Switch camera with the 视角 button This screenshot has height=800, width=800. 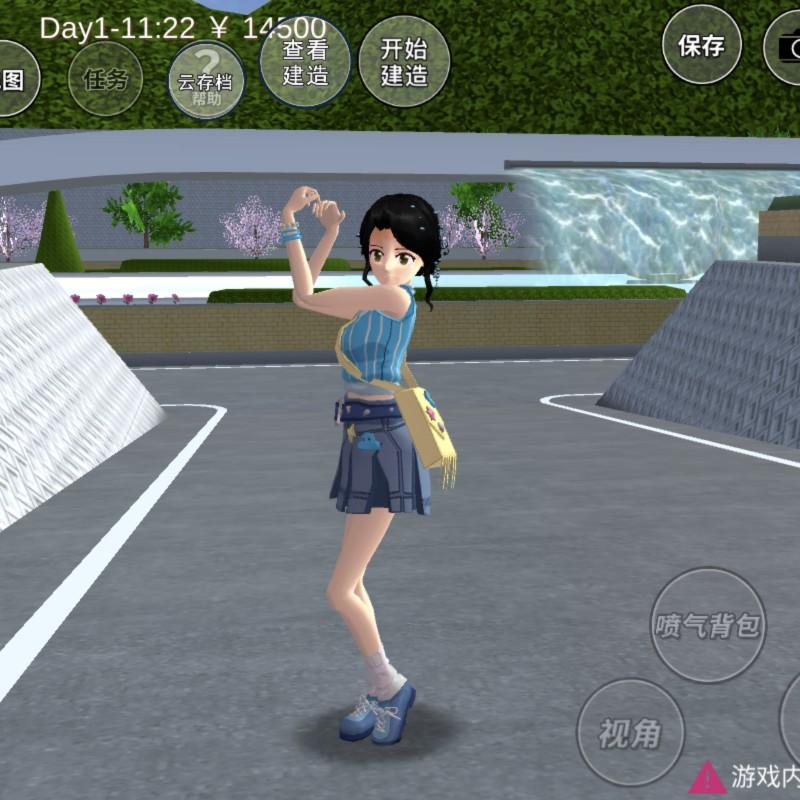coord(631,733)
